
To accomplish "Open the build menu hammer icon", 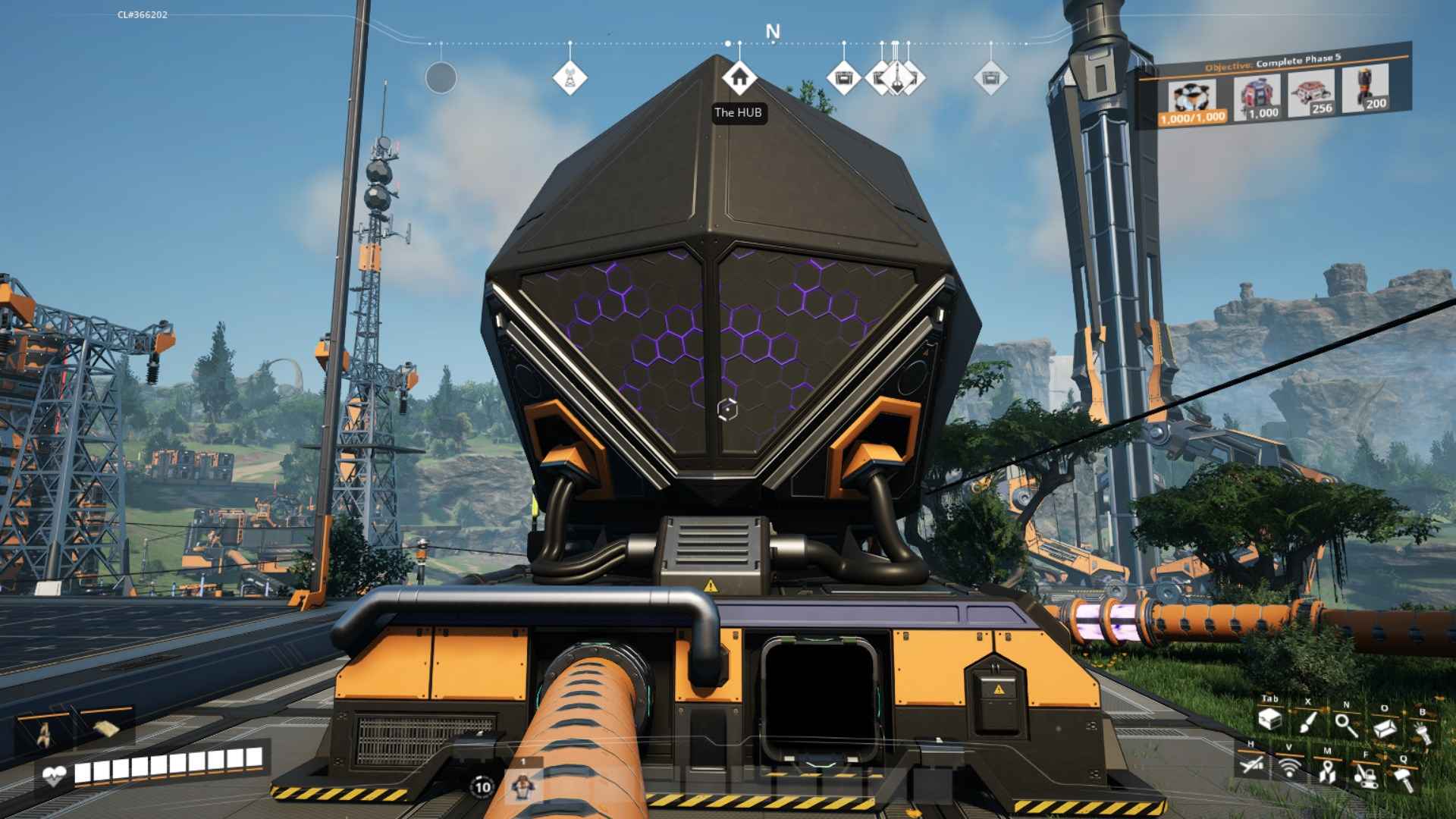I will tap(1403, 778).
